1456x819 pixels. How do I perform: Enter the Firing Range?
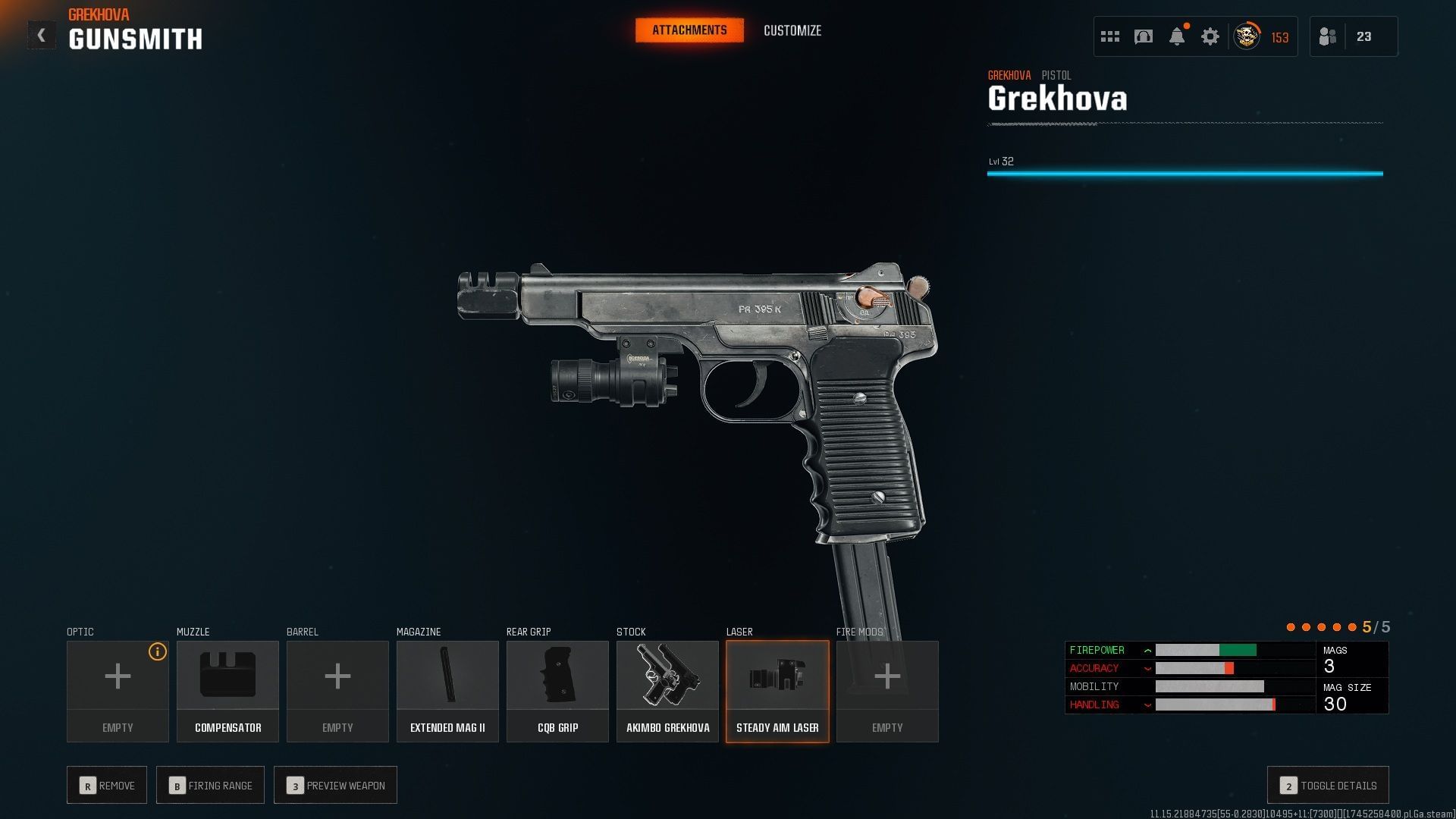(210, 786)
